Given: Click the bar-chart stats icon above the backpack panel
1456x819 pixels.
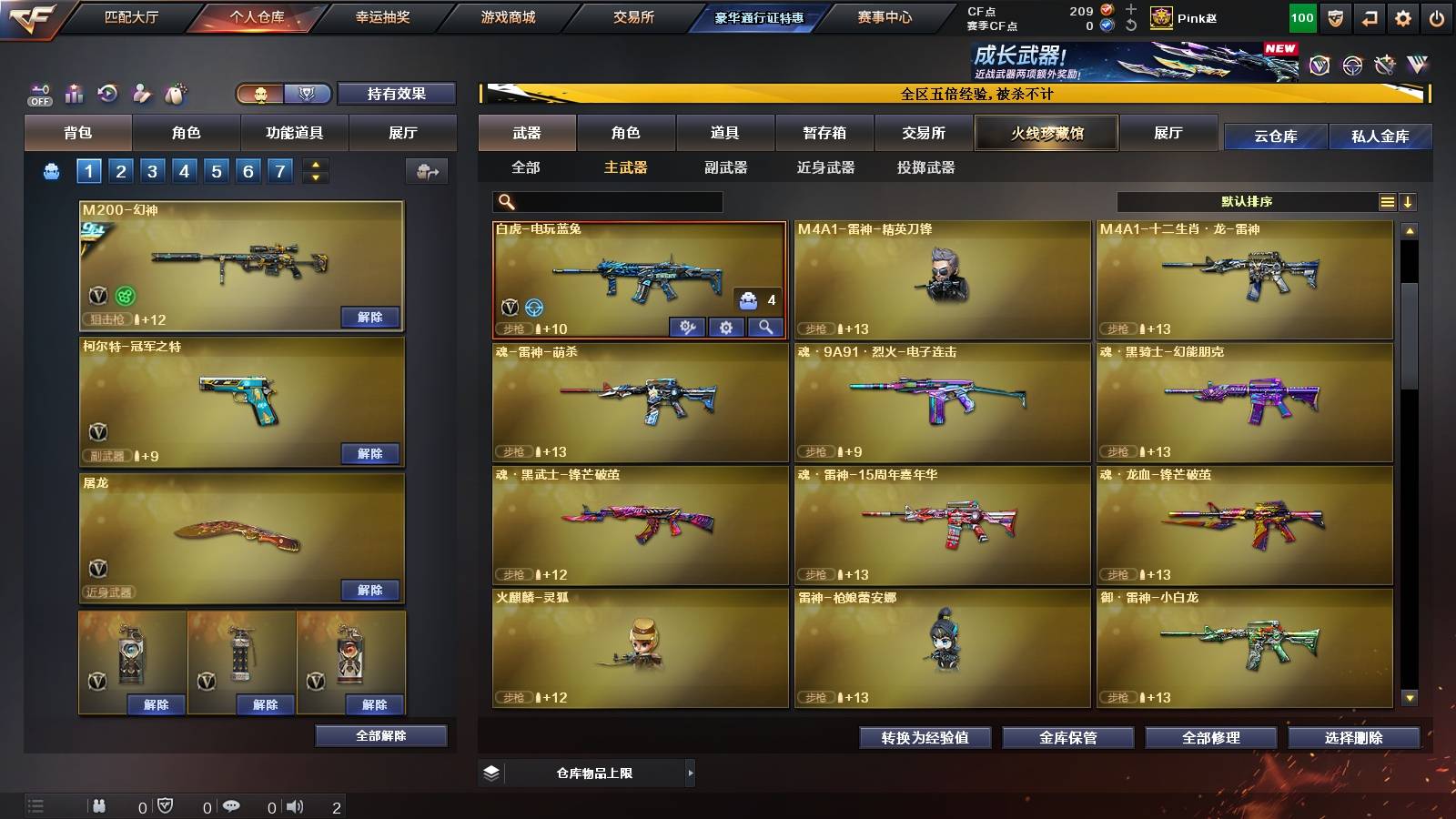Looking at the screenshot, I should pyautogui.click(x=74, y=93).
